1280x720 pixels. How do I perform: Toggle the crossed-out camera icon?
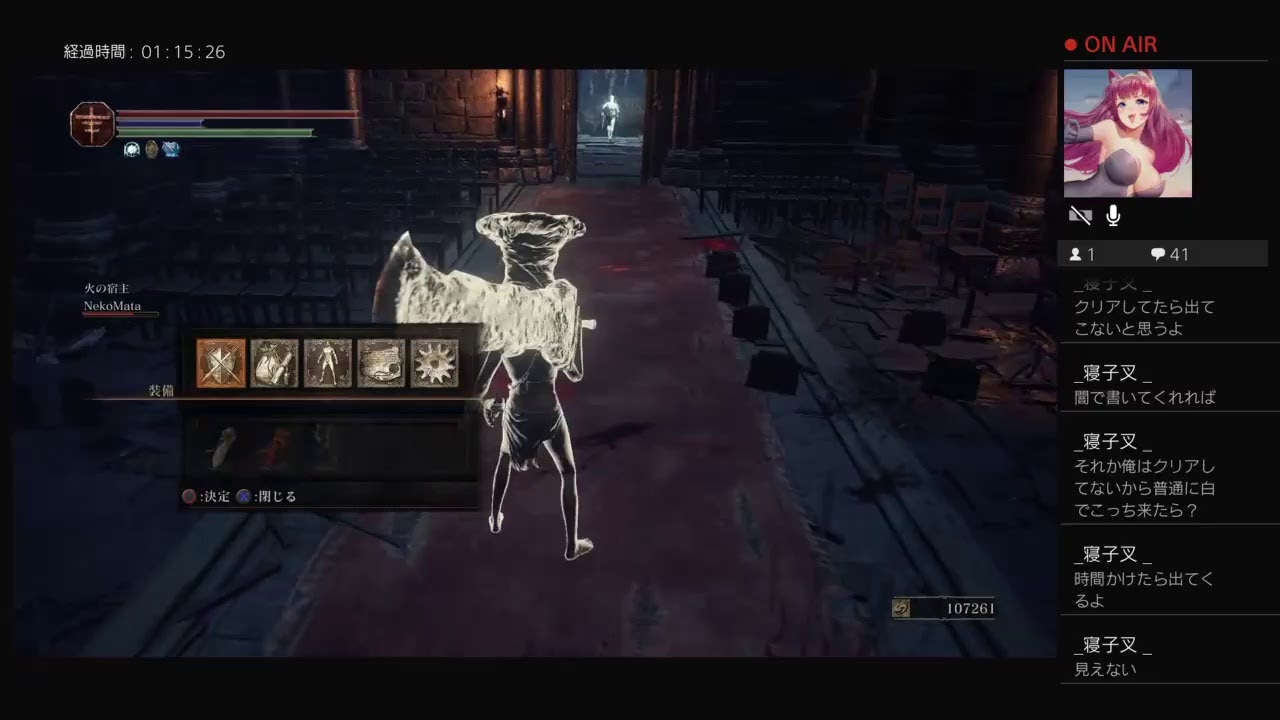1080,215
